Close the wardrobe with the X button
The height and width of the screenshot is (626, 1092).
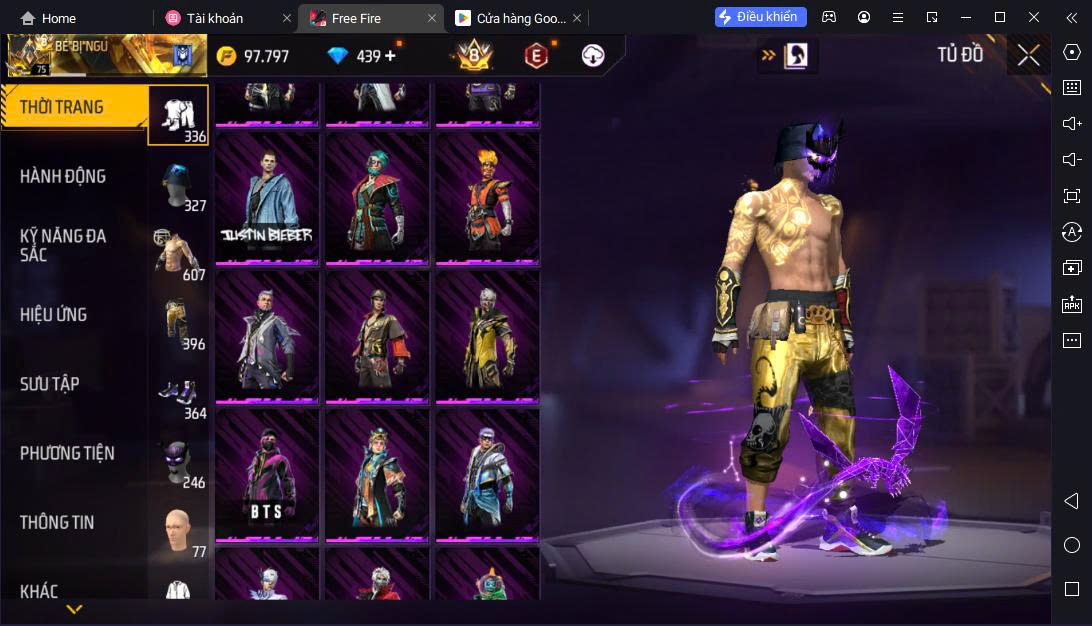1028,56
